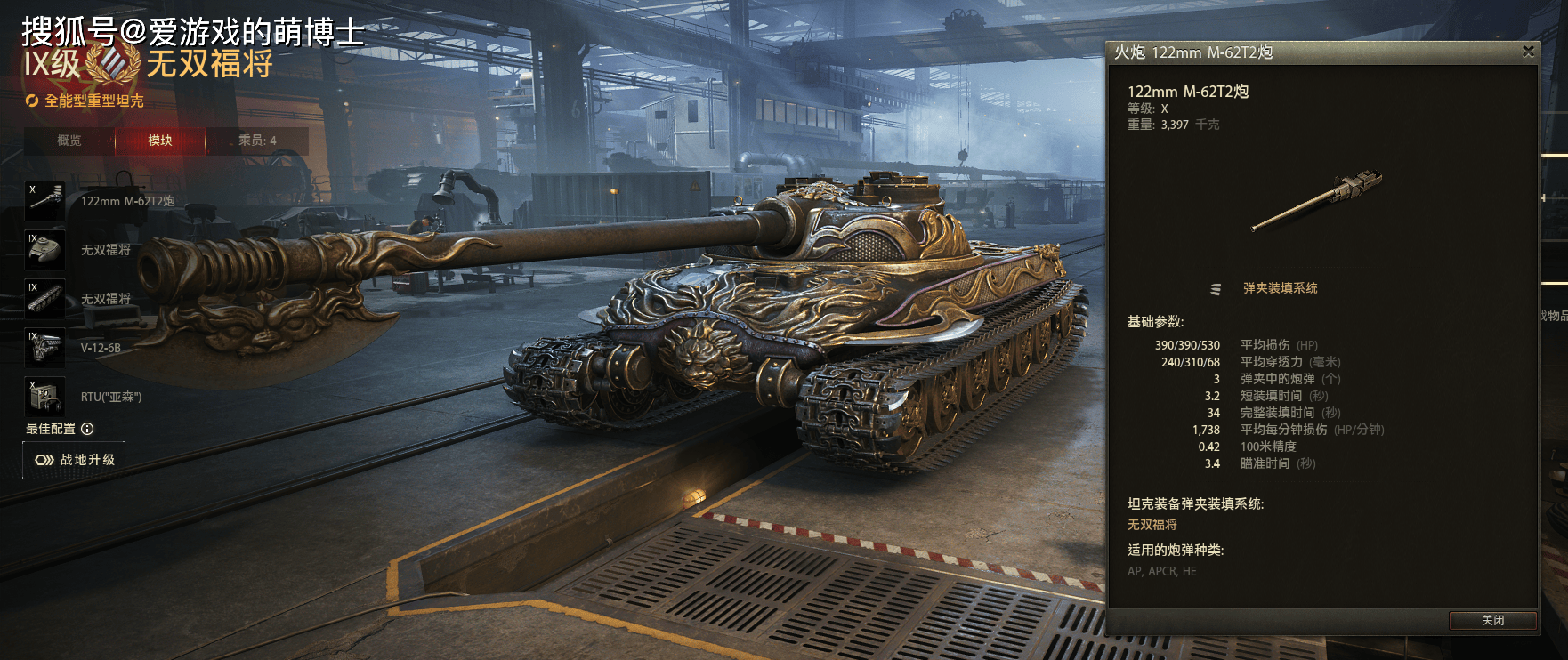Switch to the 概览 tab

click(69, 141)
